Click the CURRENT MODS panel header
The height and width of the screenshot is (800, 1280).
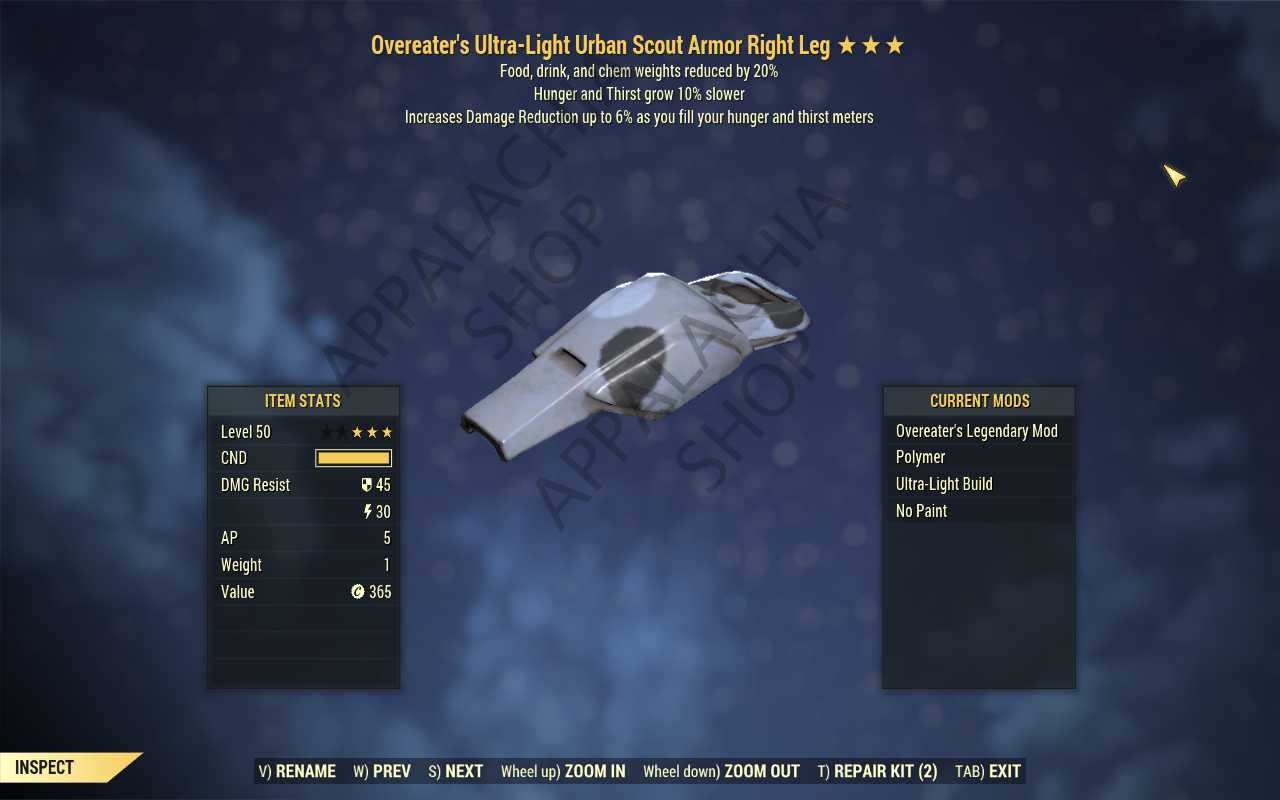coord(978,401)
